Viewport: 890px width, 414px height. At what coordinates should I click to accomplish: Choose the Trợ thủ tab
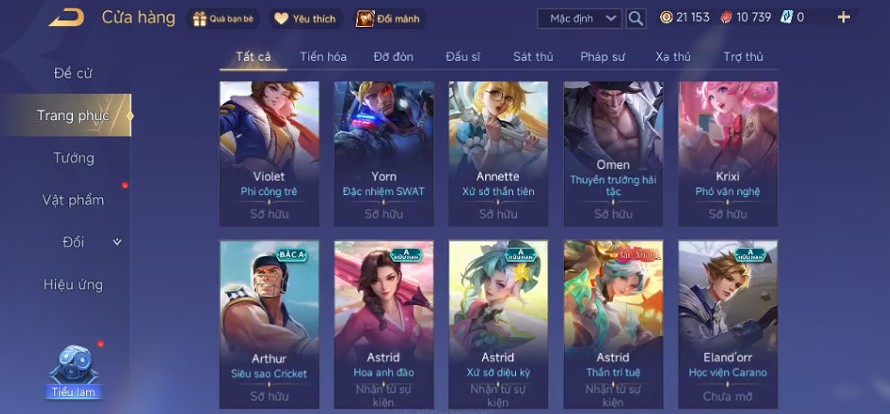(x=743, y=57)
